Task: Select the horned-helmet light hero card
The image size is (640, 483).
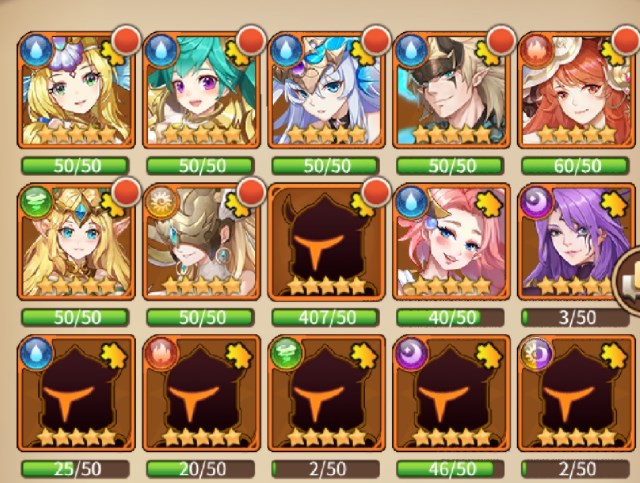Action: [x=200, y=242]
